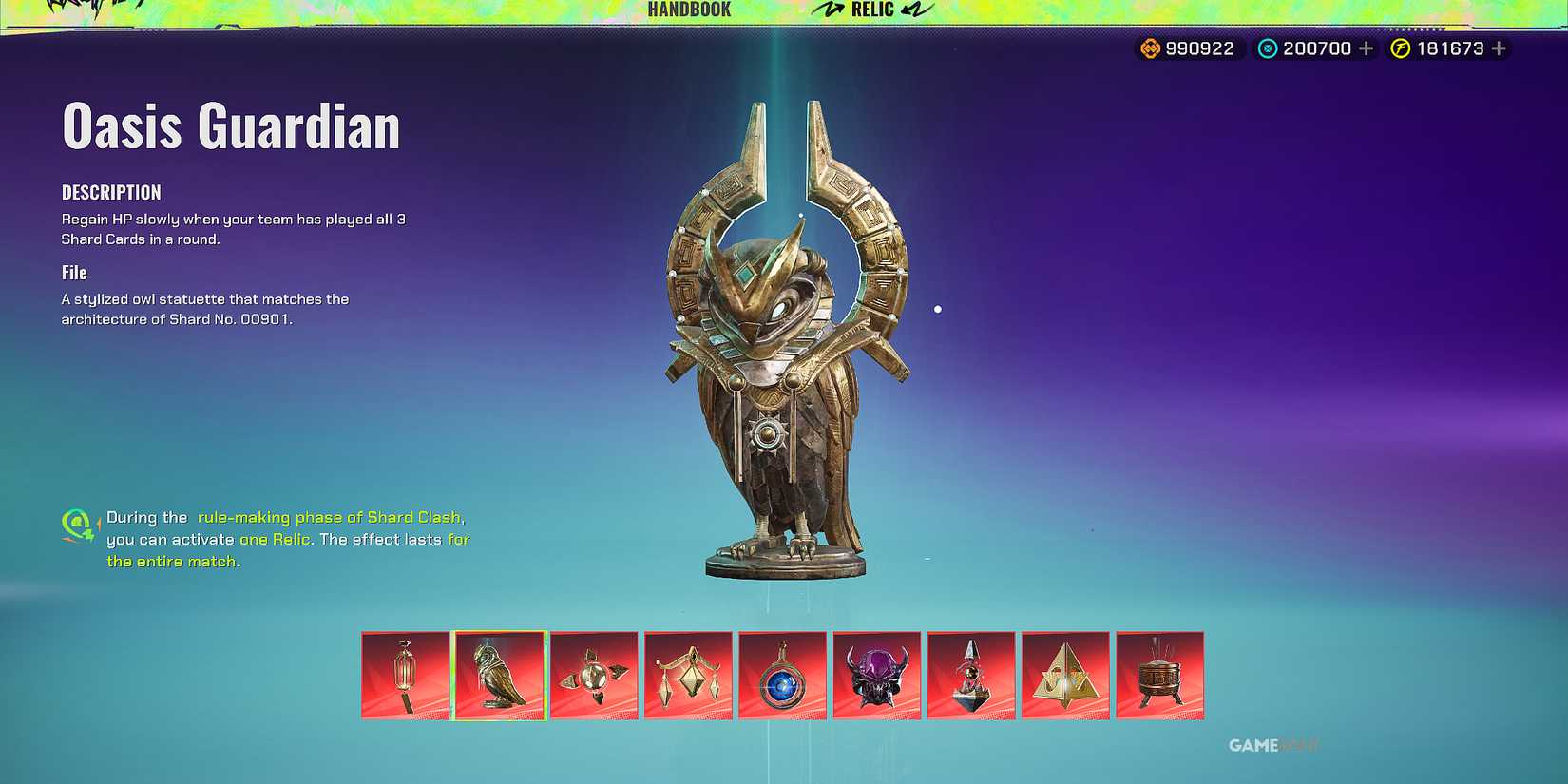Click the Oasis Guardian title text

tap(230, 126)
